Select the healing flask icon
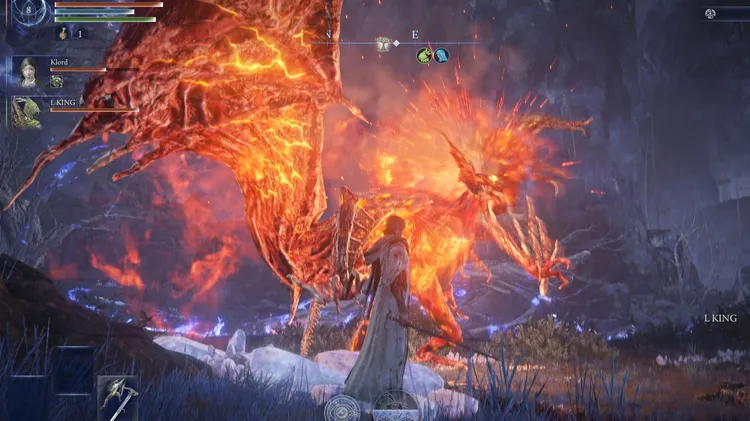The height and width of the screenshot is (421, 750). click(x=63, y=33)
